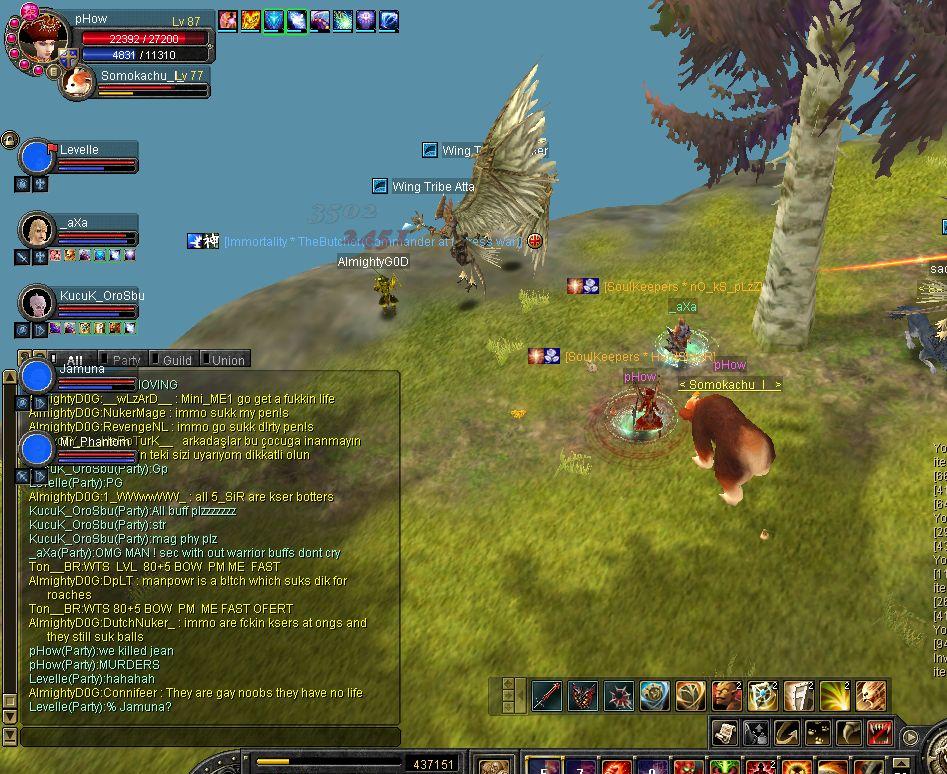This screenshot has width=947, height=774.
Task: Click the chat text input field
Action: click(209, 736)
